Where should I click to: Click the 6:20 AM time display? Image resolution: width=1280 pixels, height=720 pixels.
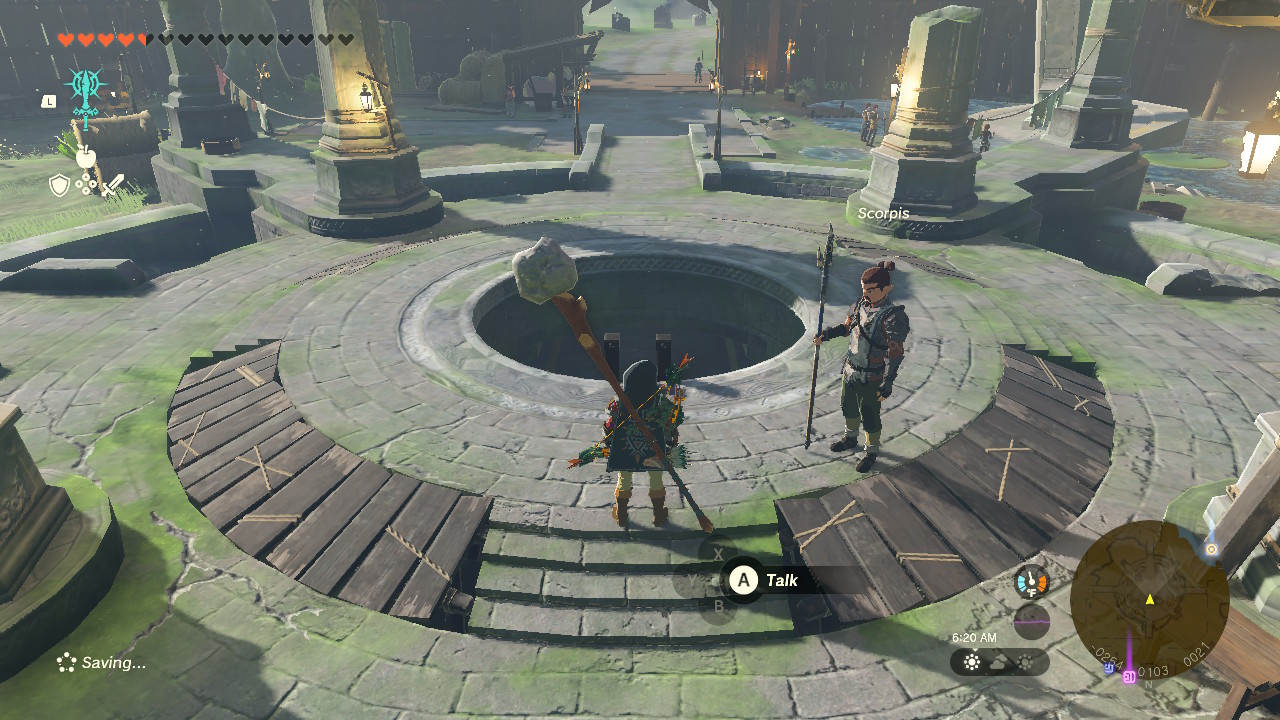pyautogui.click(x=975, y=637)
